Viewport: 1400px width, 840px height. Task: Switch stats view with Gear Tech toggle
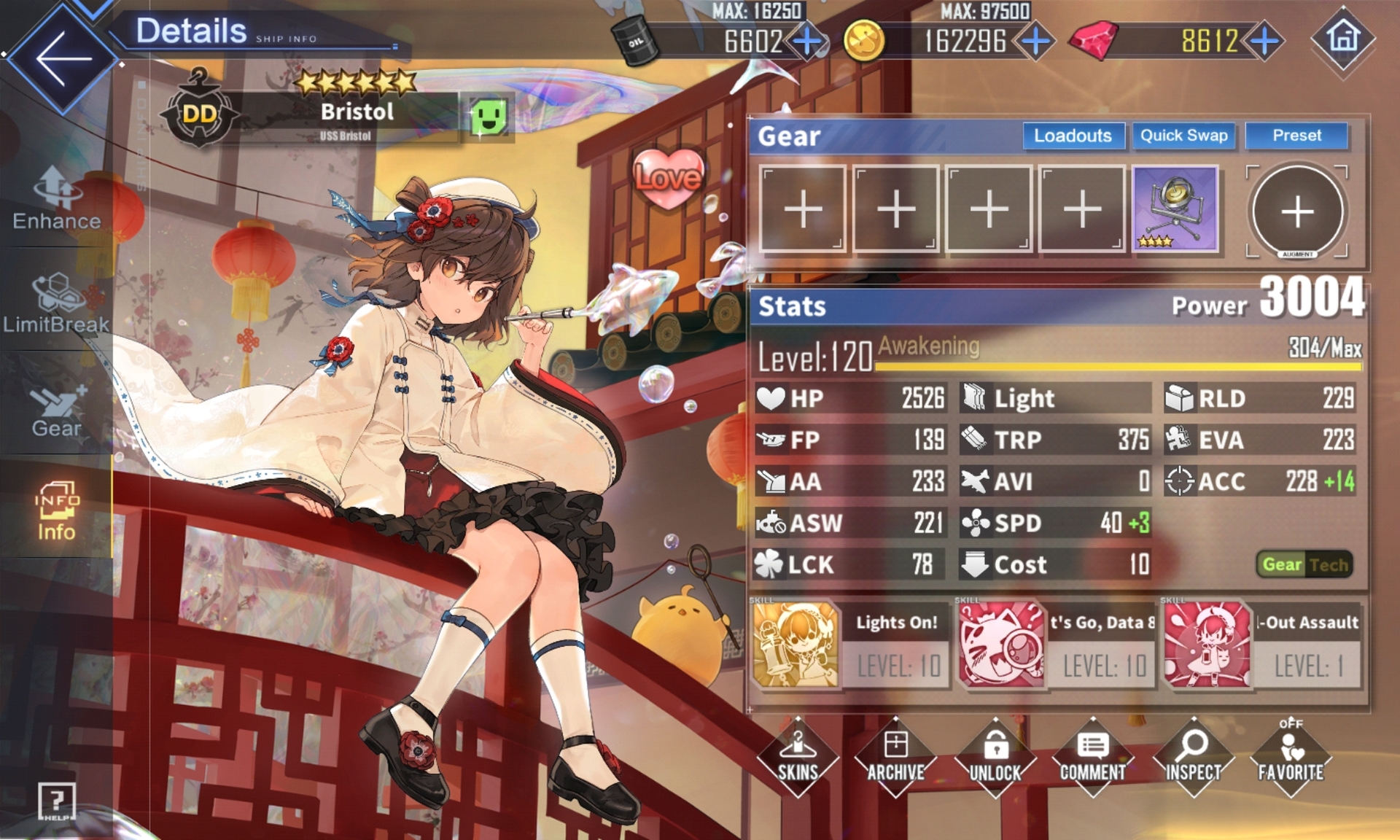(1304, 564)
